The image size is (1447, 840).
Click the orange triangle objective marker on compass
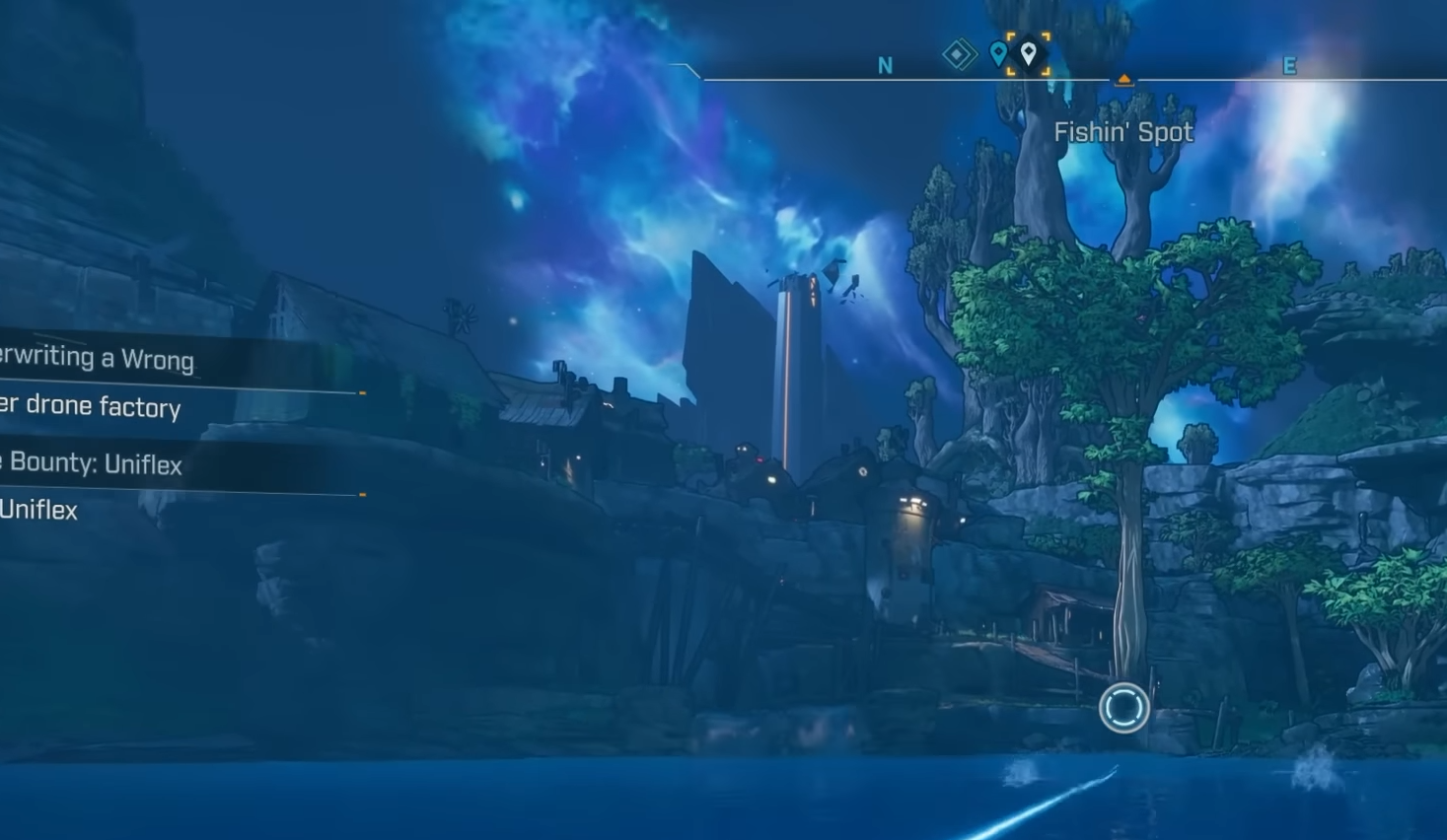pyautogui.click(x=1124, y=79)
